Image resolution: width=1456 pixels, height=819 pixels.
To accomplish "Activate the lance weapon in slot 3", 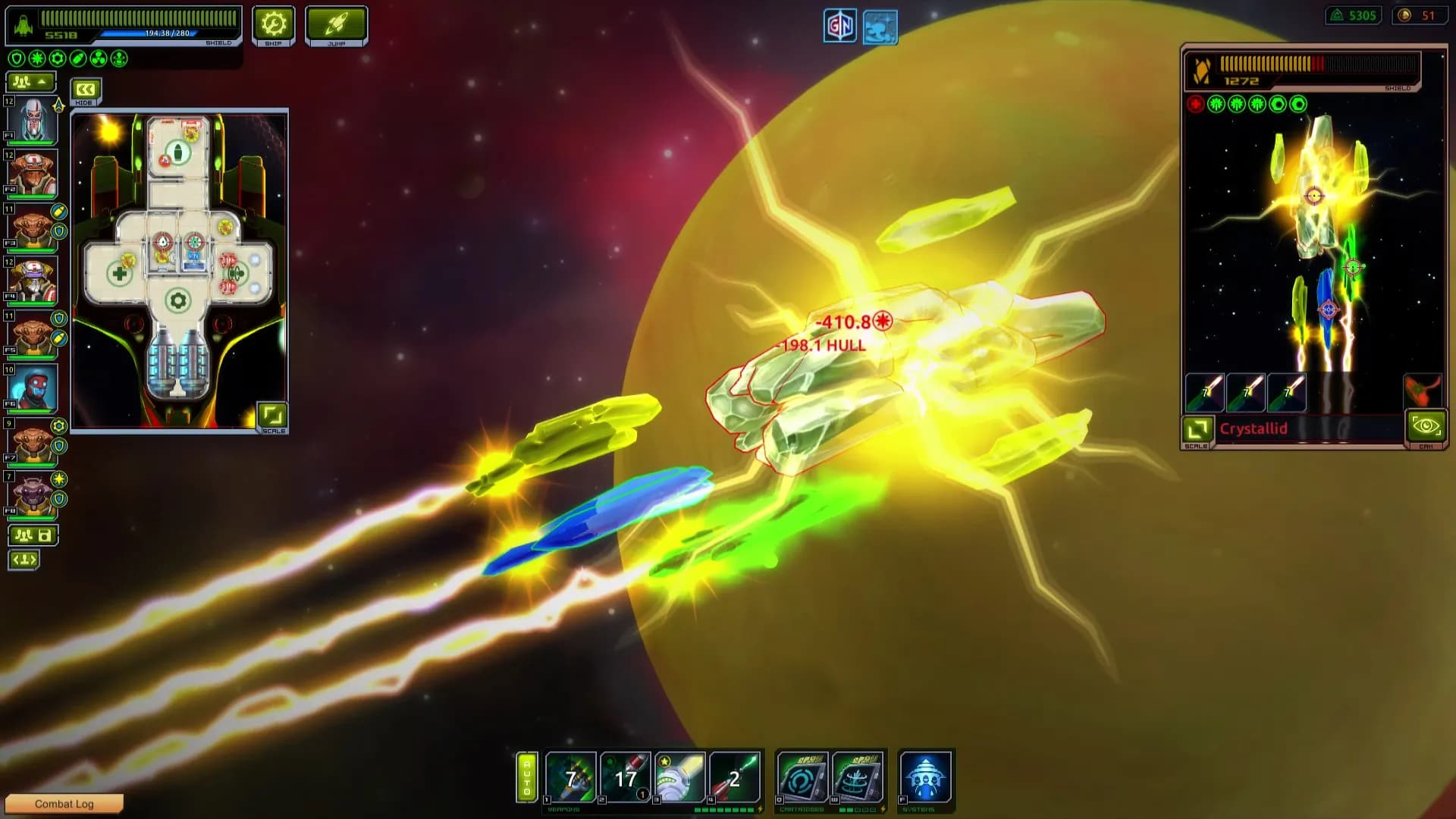I will pos(680,775).
